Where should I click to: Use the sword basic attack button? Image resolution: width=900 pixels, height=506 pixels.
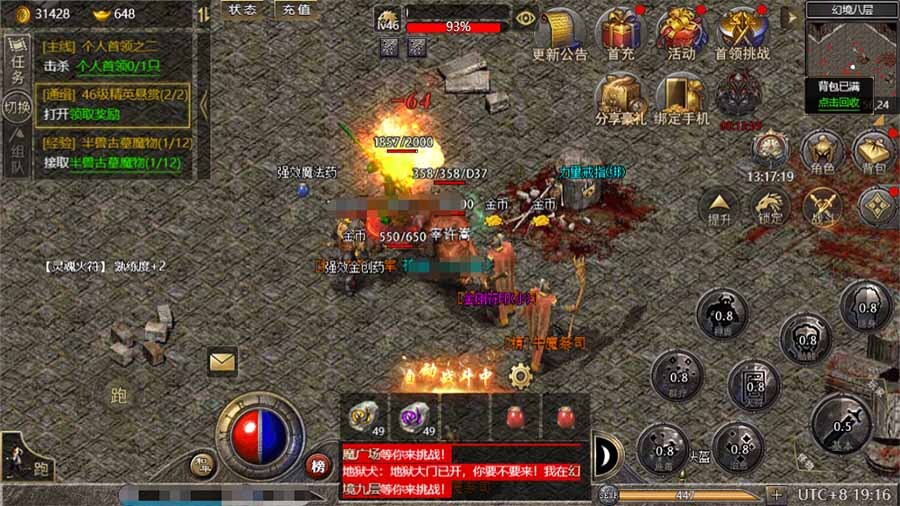click(x=842, y=422)
